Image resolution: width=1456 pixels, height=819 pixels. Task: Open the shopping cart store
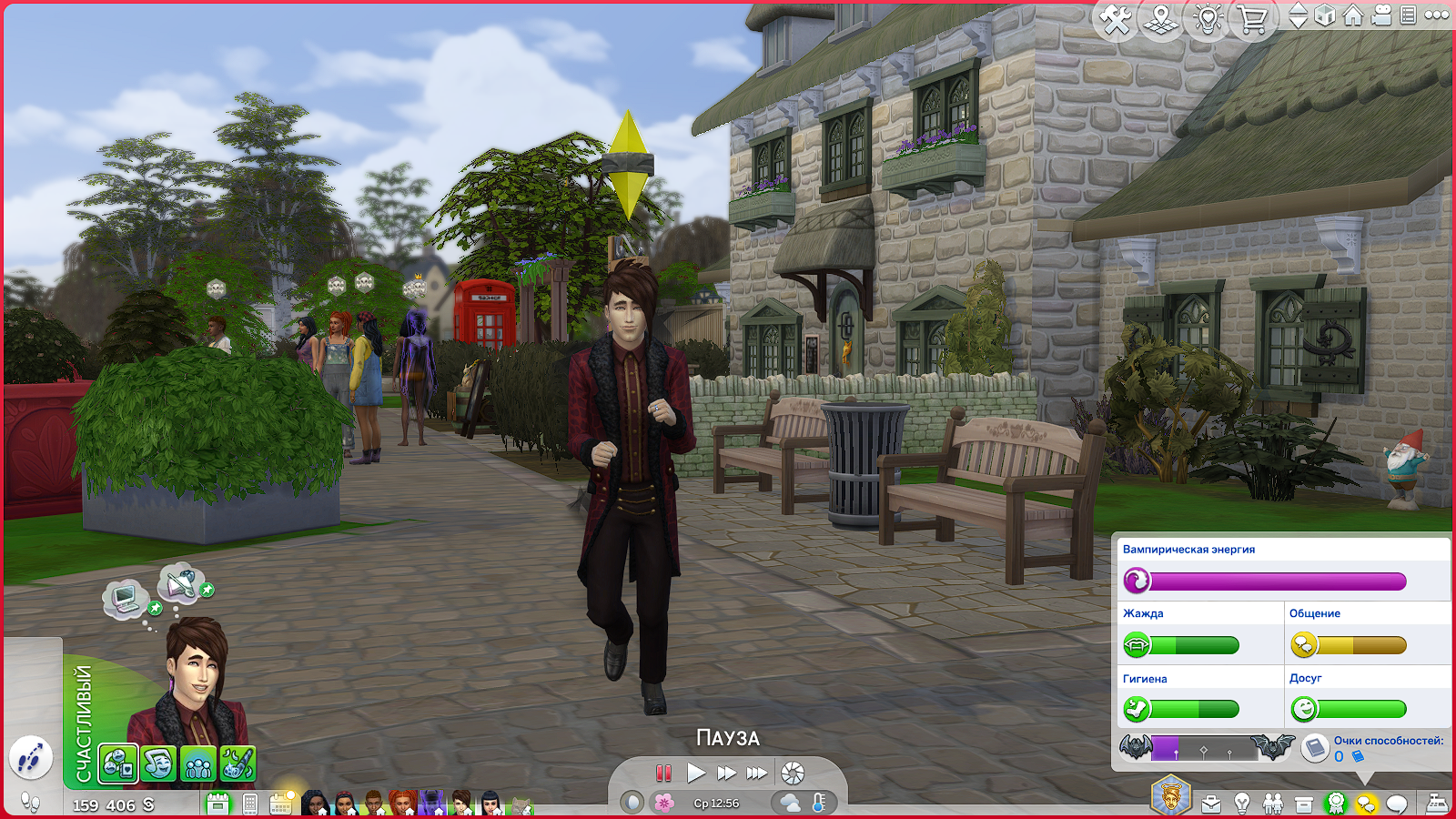tap(1253, 19)
